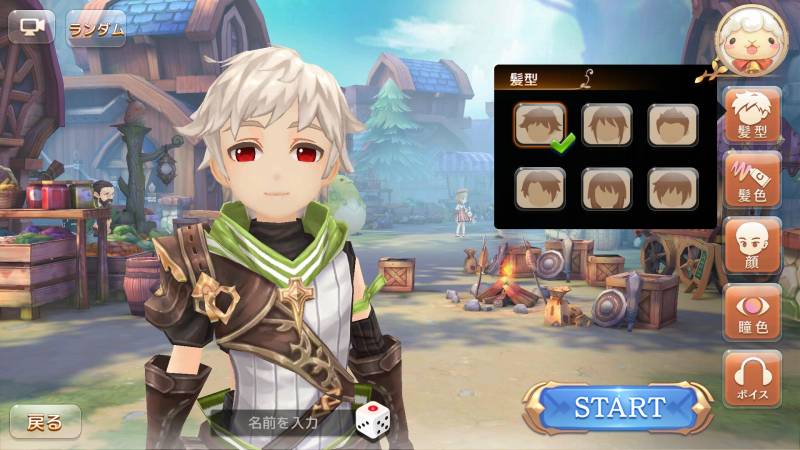Tap the sheep mascot portrait icon
Image resolution: width=800 pixels, height=450 pixels.
pyautogui.click(x=750, y=40)
